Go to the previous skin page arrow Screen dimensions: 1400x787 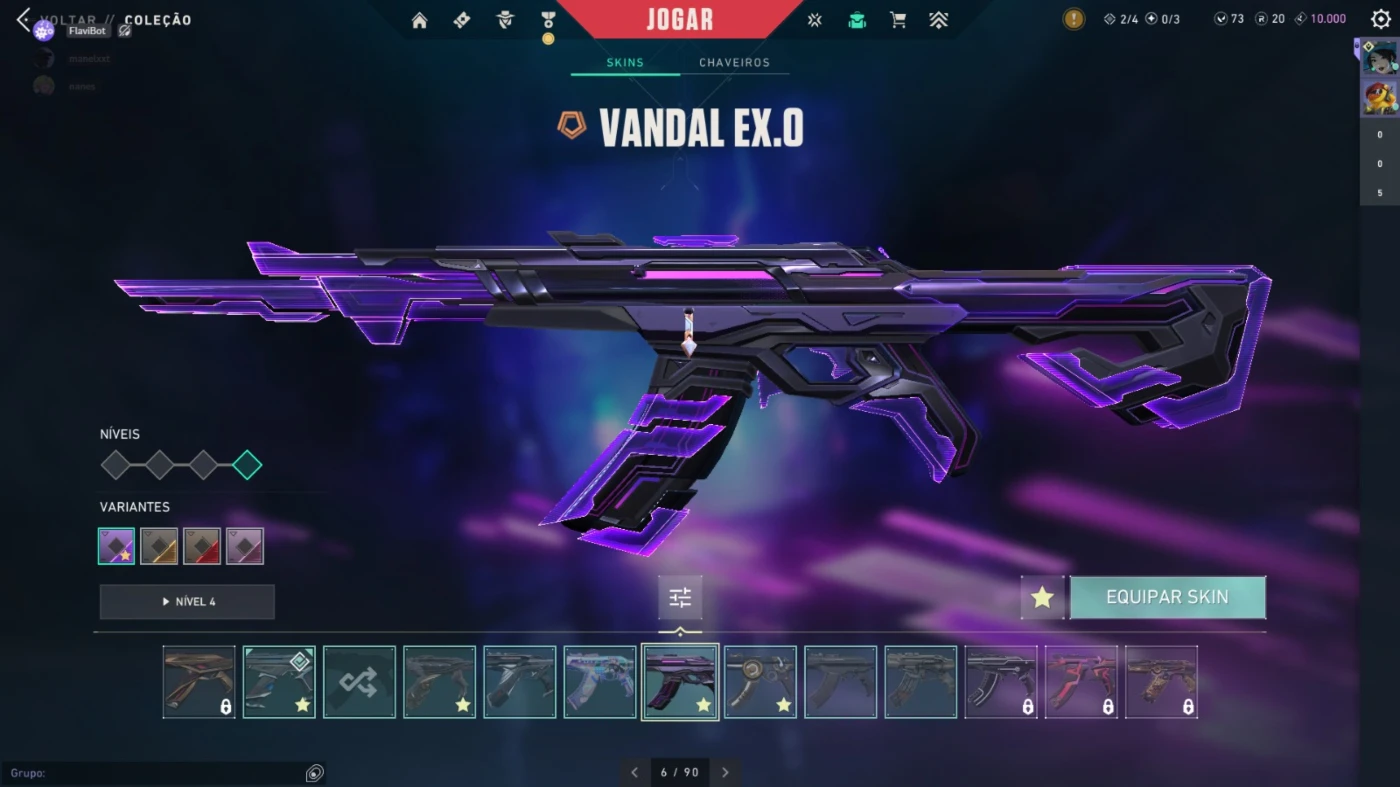(634, 772)
